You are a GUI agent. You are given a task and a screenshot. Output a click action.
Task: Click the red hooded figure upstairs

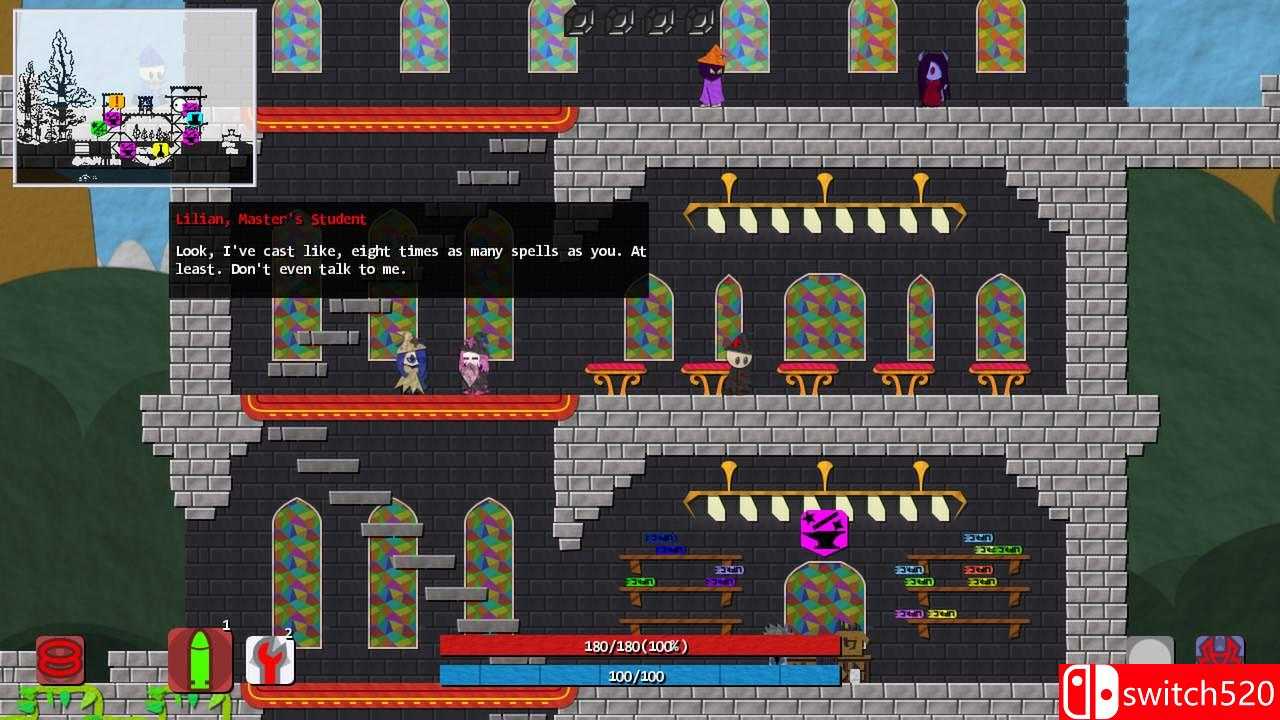932,72
